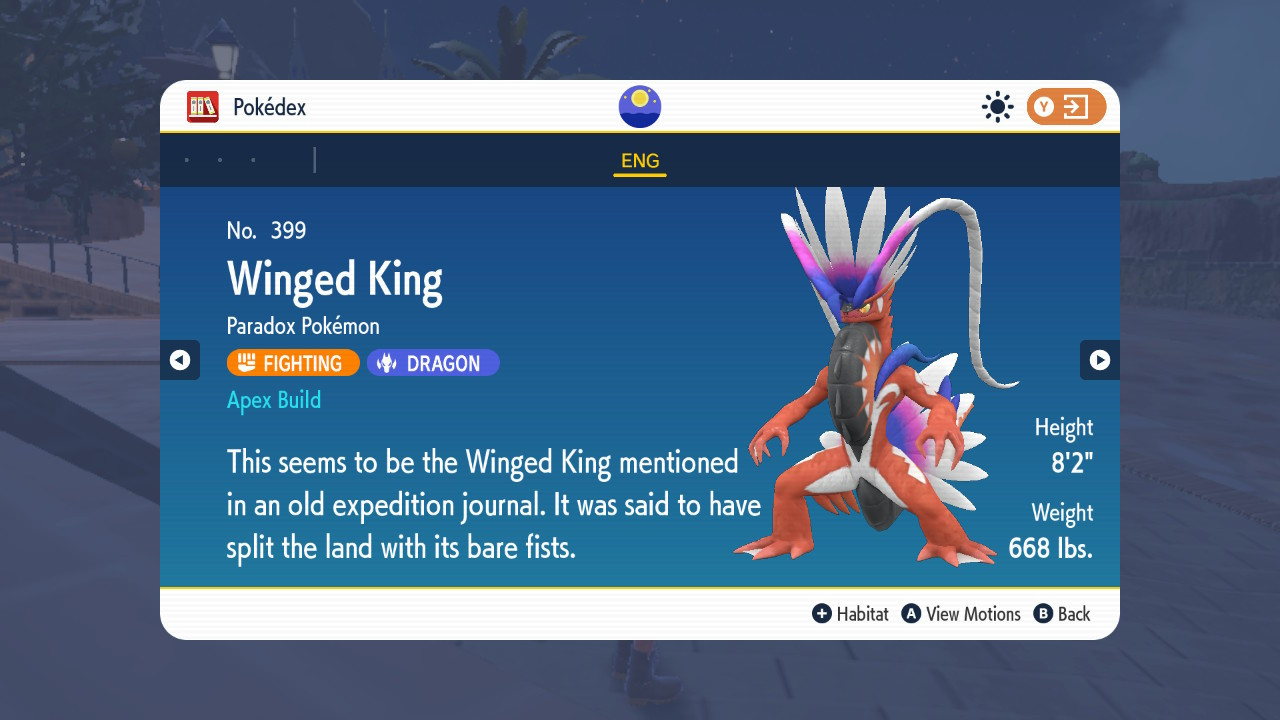Click the fist icon on the FIGHTING badge

point(247,363)
